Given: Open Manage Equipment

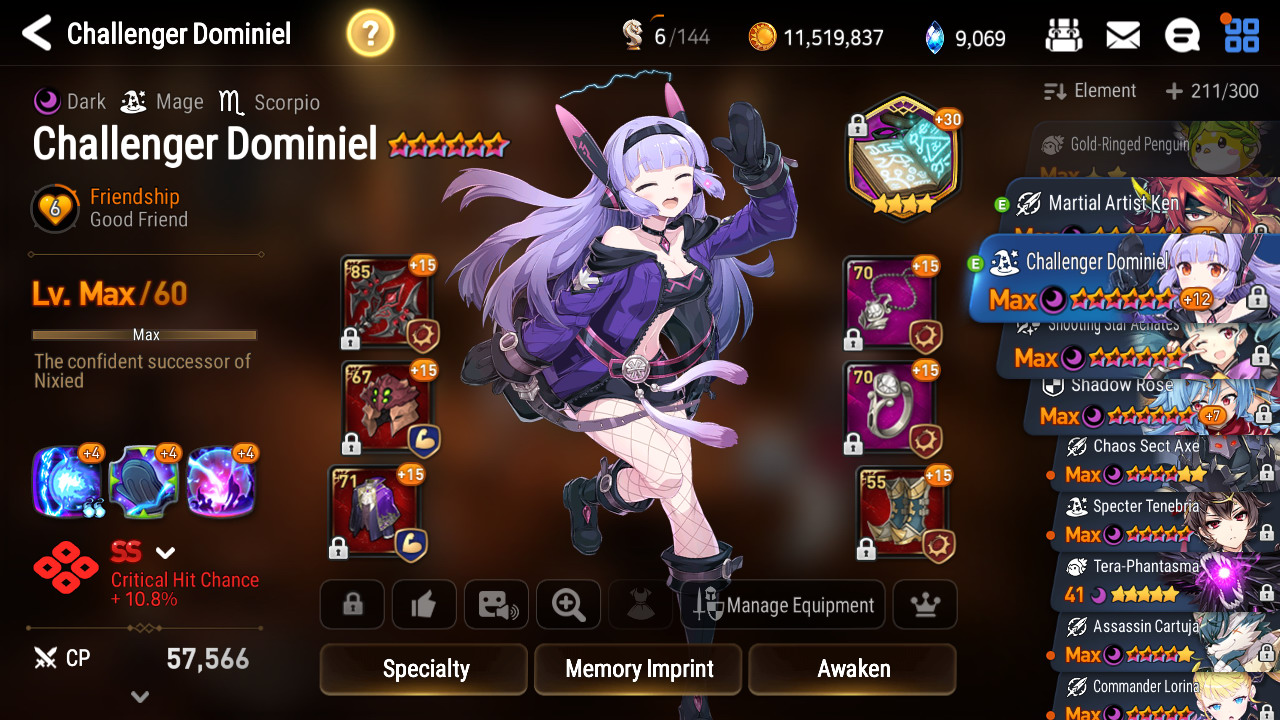Looking at the screenshot, I should coord(785,605).
